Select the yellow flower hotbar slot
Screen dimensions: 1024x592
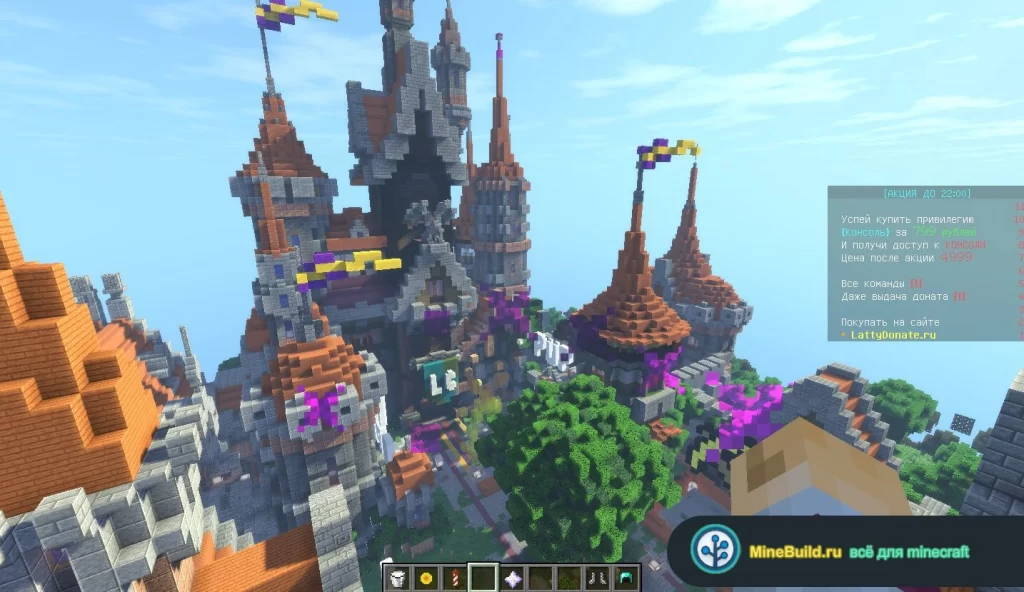(x=427, y=577)
